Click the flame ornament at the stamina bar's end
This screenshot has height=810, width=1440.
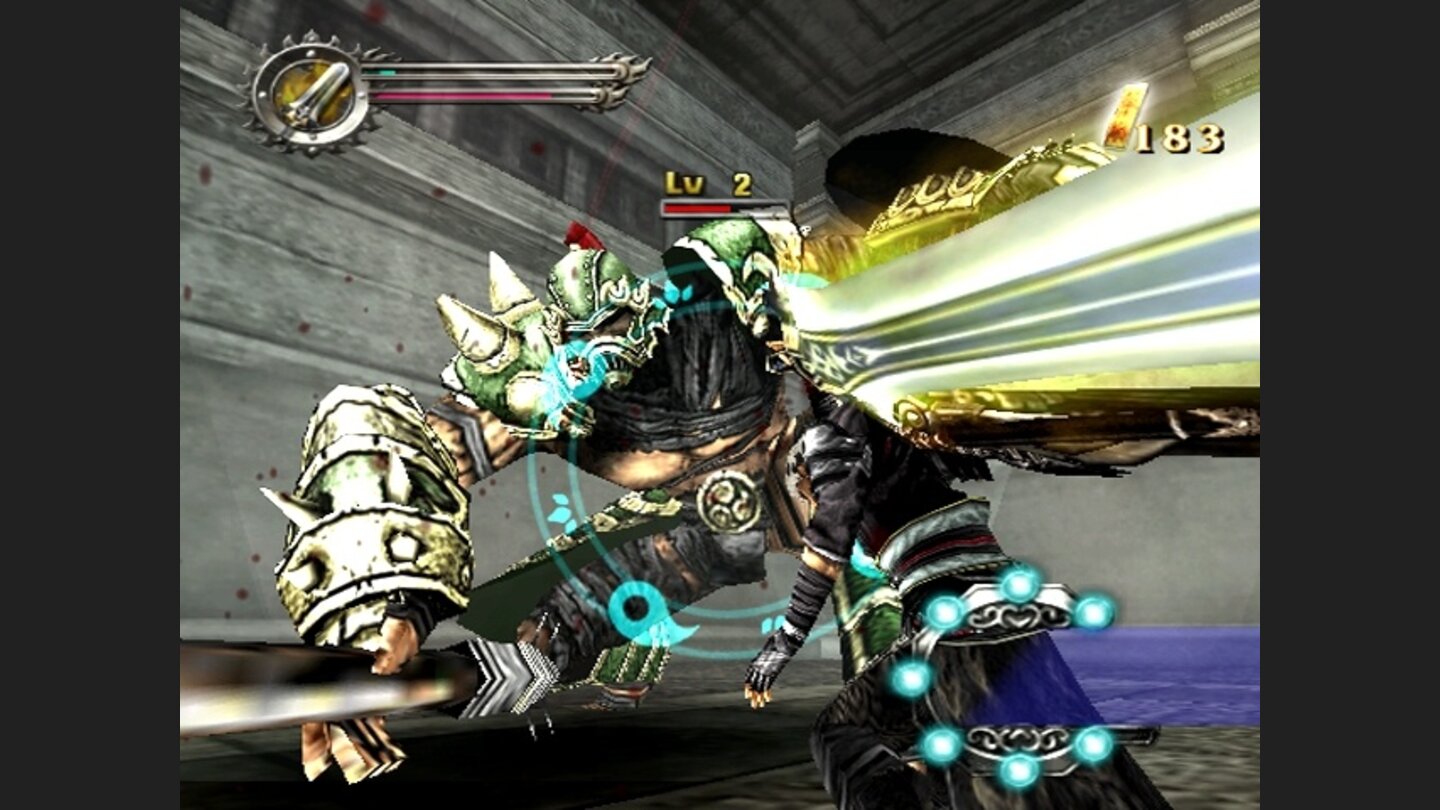point(635,72)
